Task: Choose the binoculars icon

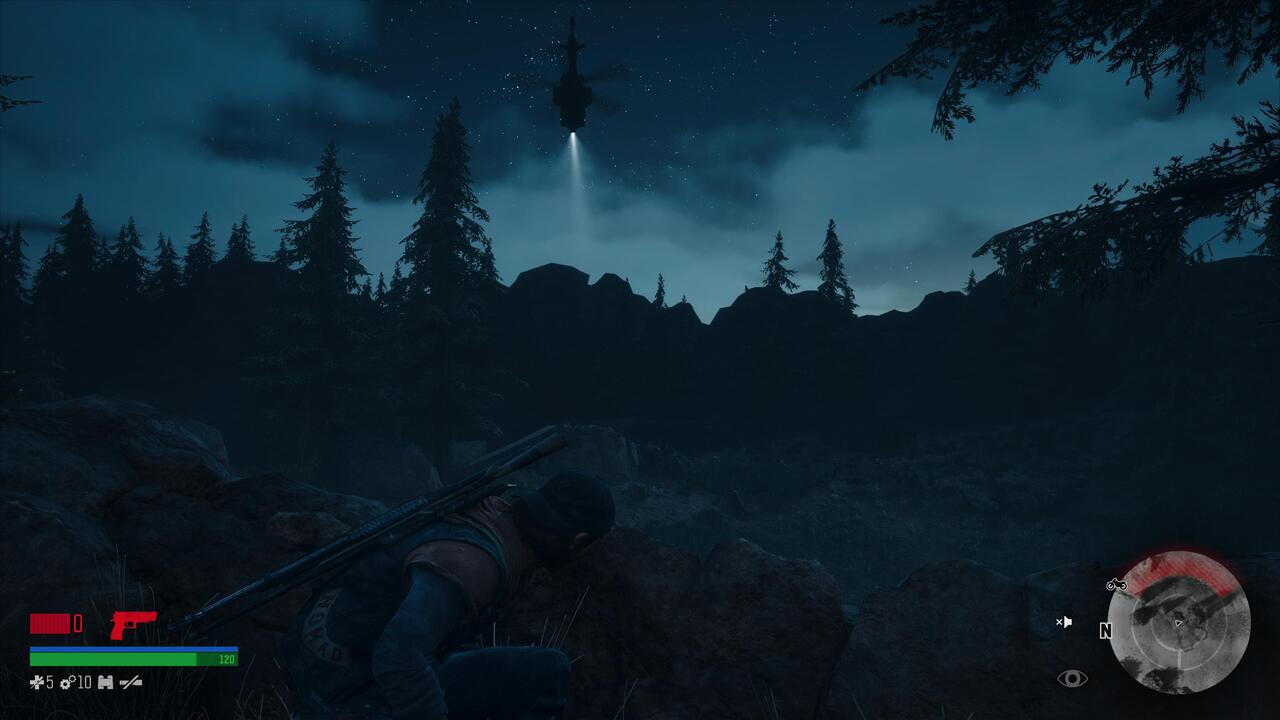Action: click(x=105, y=683)
